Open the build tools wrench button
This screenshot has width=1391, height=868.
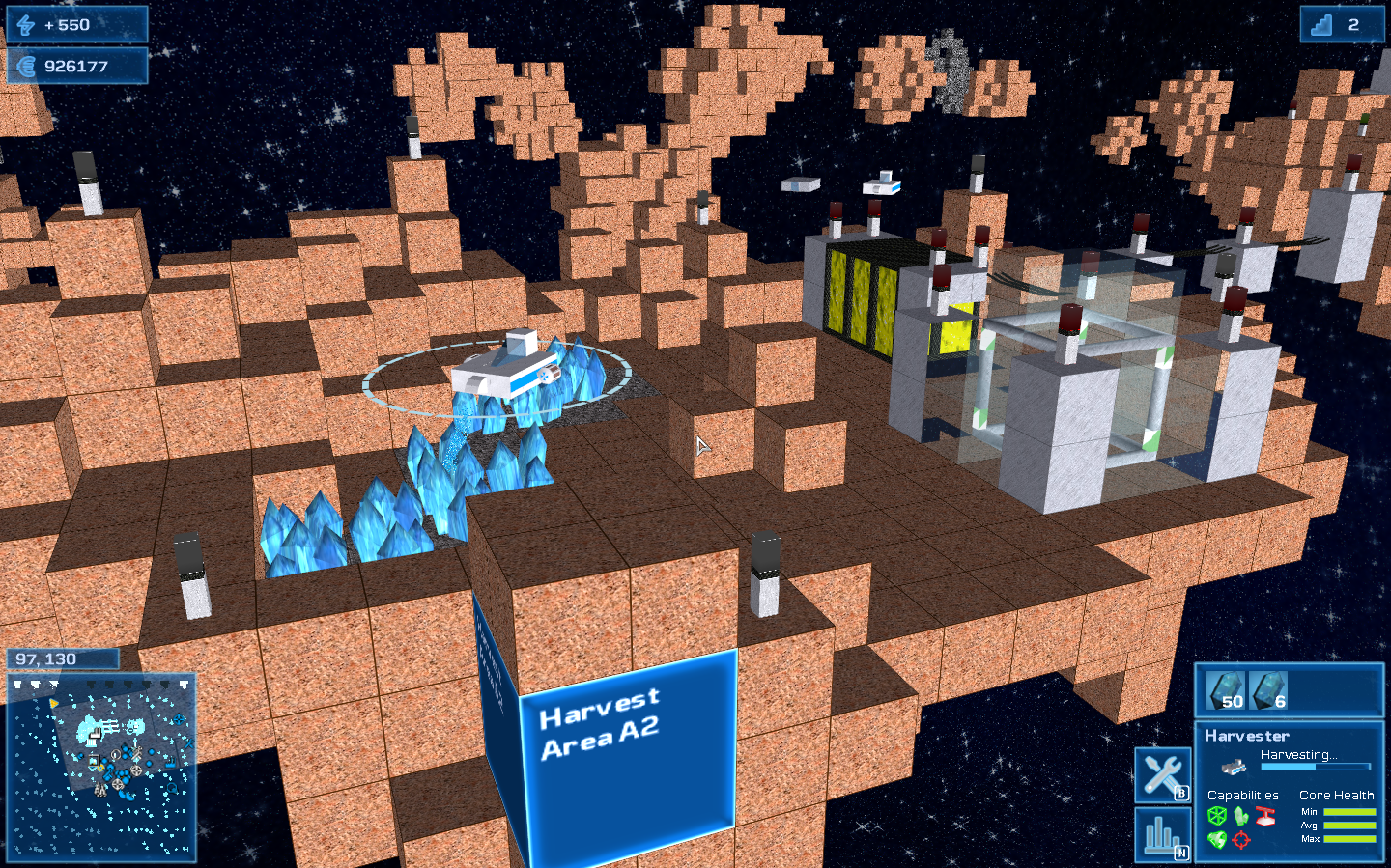click(x=1162, y=774)
